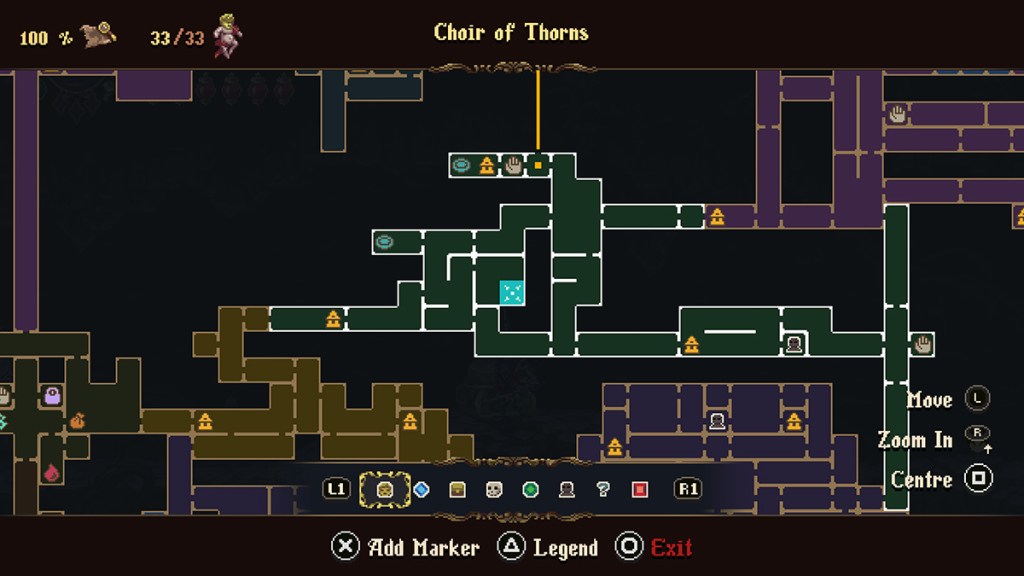The width and height of the screenshot is (1024, 576).
Task: Choose the blue diamond marker
Action: pyautogui.click(x=421, y=489)
